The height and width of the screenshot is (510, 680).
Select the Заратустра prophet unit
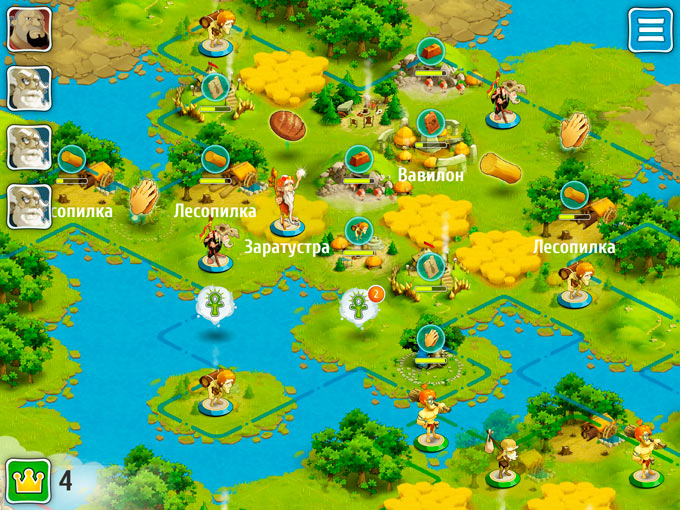click(288, 205)
